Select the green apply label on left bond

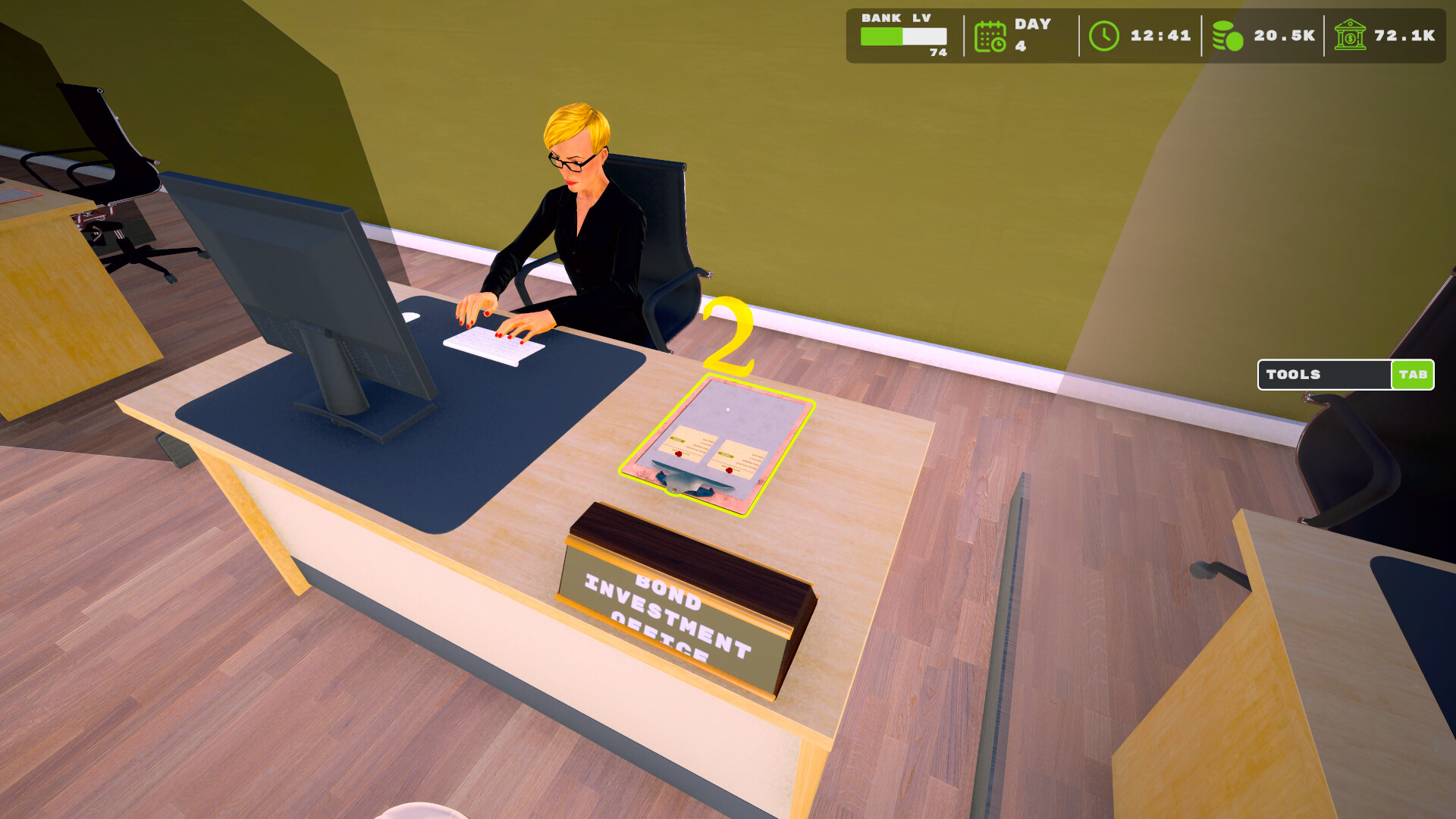677,439
